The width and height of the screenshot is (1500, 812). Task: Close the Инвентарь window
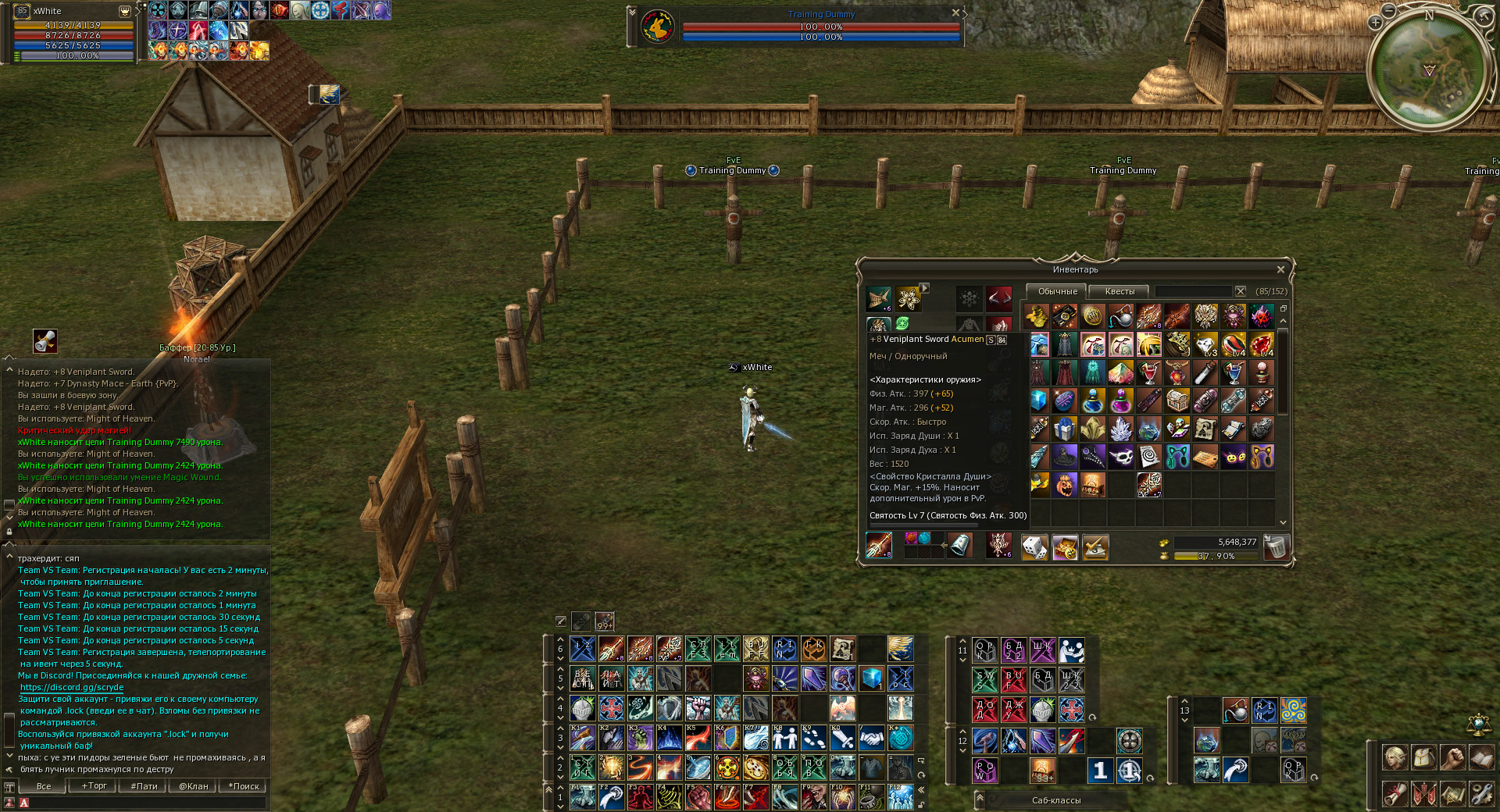tap(1280, 269)
